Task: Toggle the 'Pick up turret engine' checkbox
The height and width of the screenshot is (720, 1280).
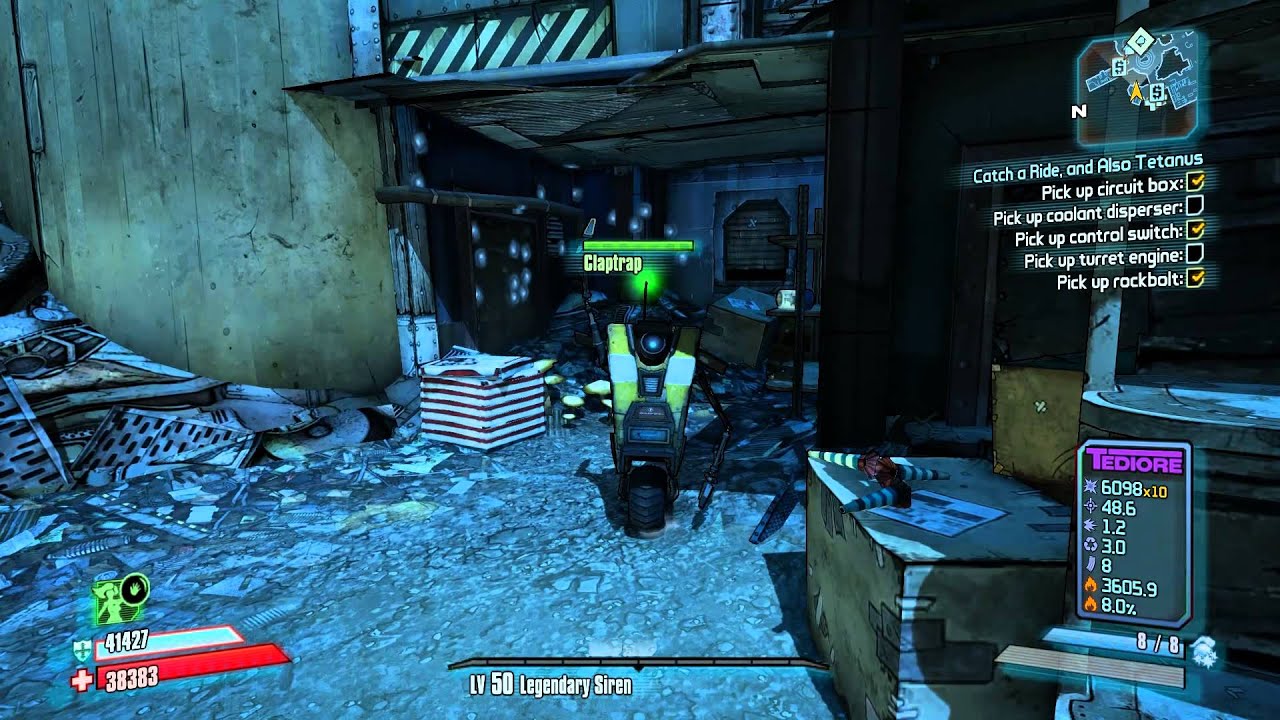Action: pos(1194,255)
